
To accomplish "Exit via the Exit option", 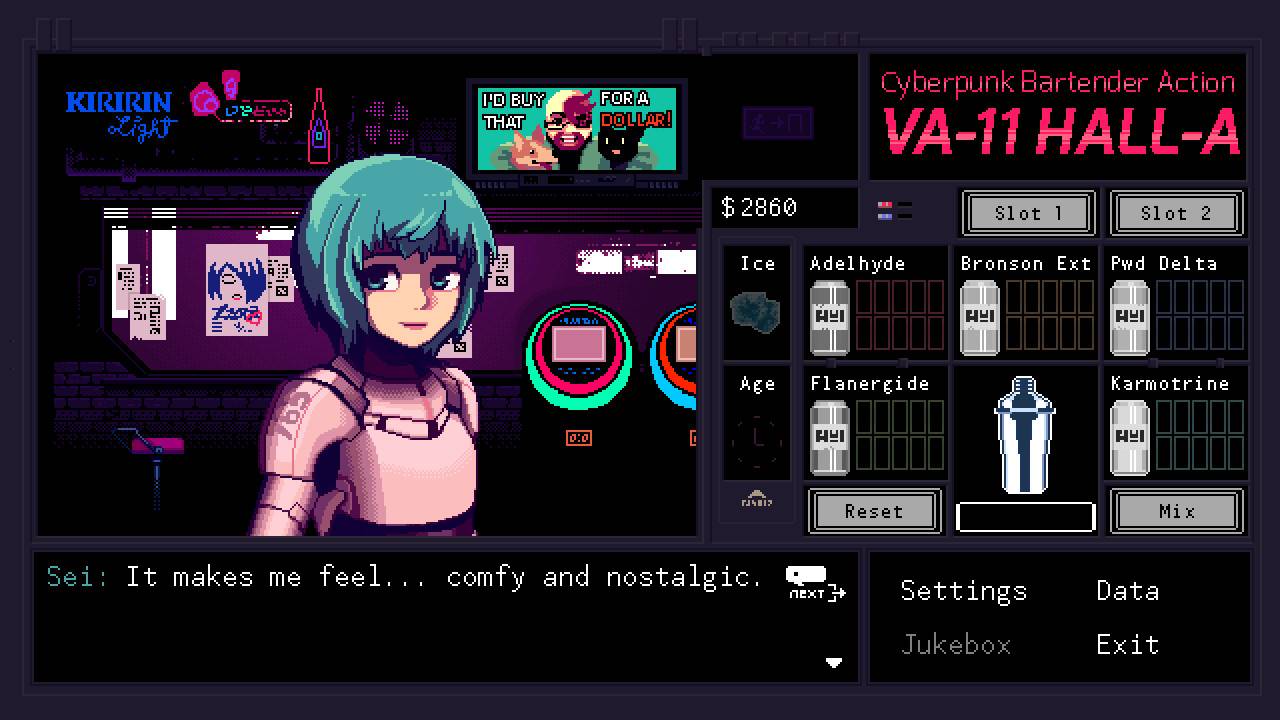I will pyautogui.click(x=1127, y=645).
